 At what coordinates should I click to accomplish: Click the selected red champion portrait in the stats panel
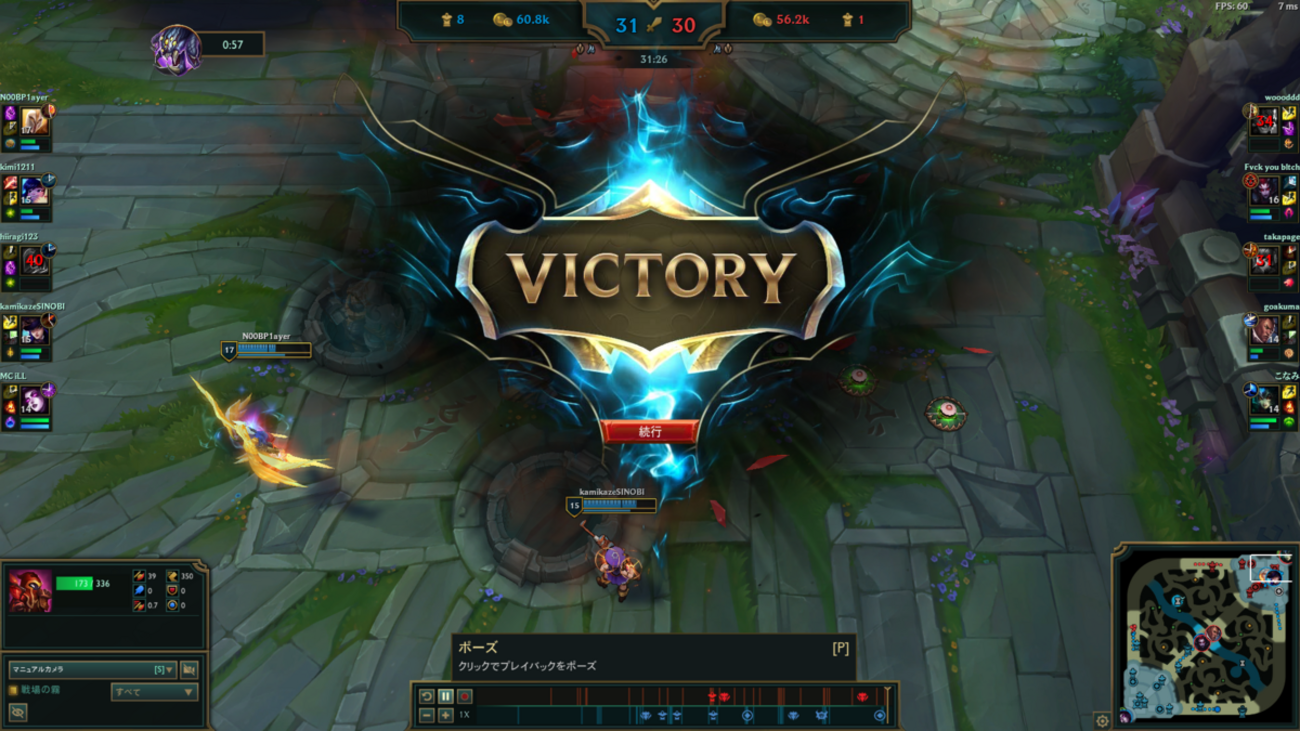[x=30, y=590]
